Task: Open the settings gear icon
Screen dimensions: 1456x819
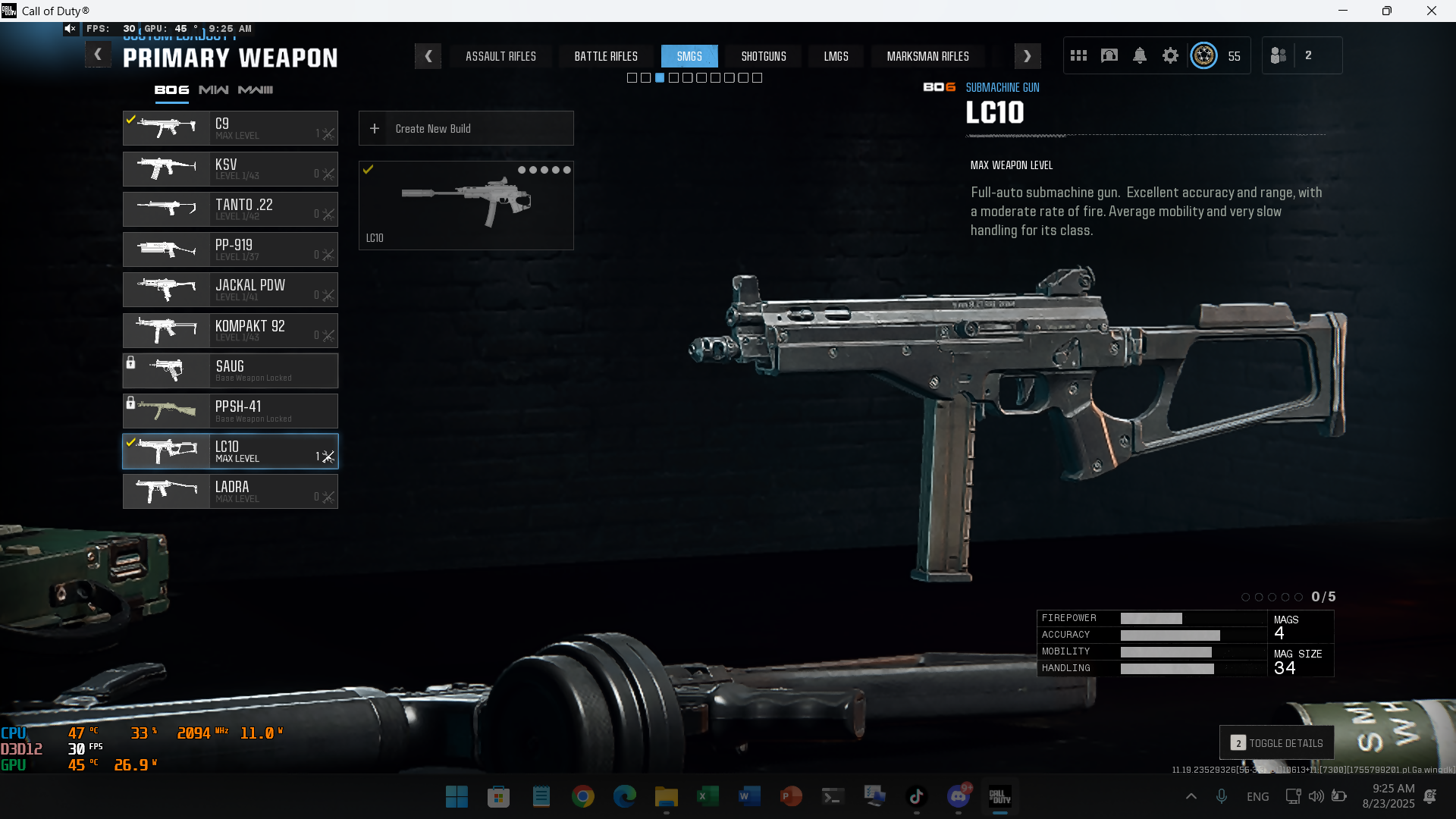Action: pos(1170,55)
